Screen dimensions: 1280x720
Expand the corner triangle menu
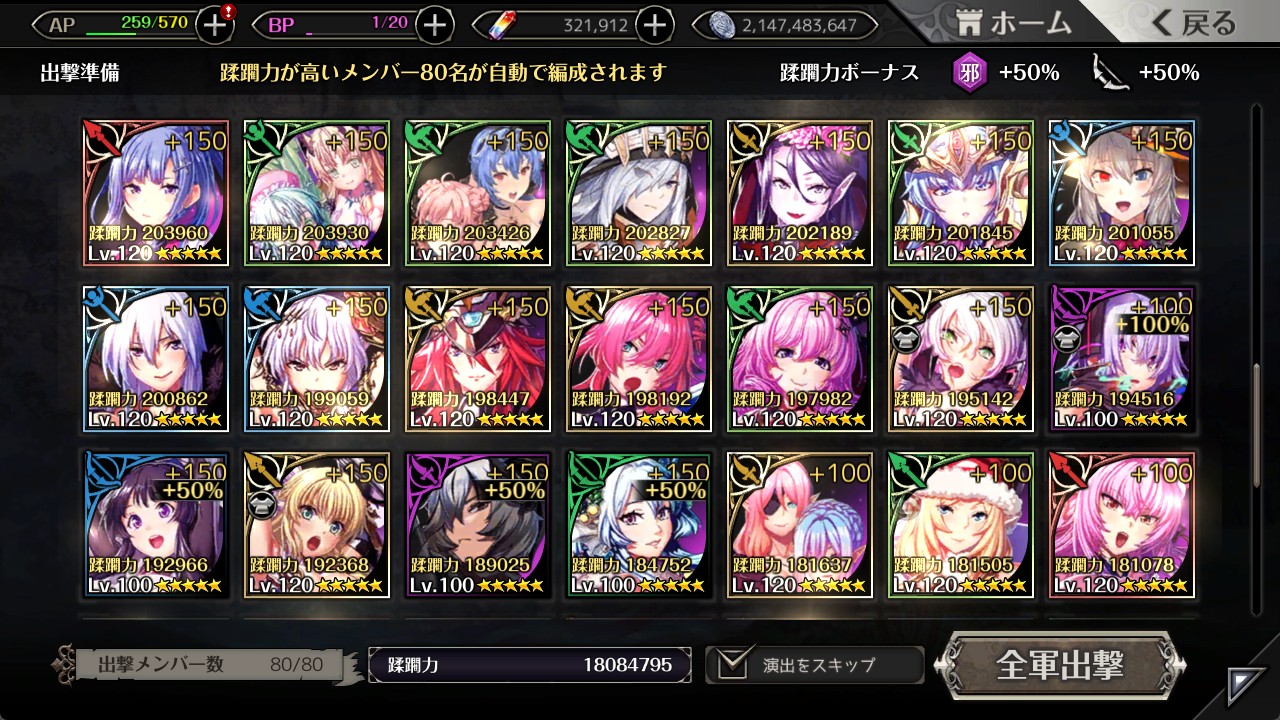(x=1246, y=685)
